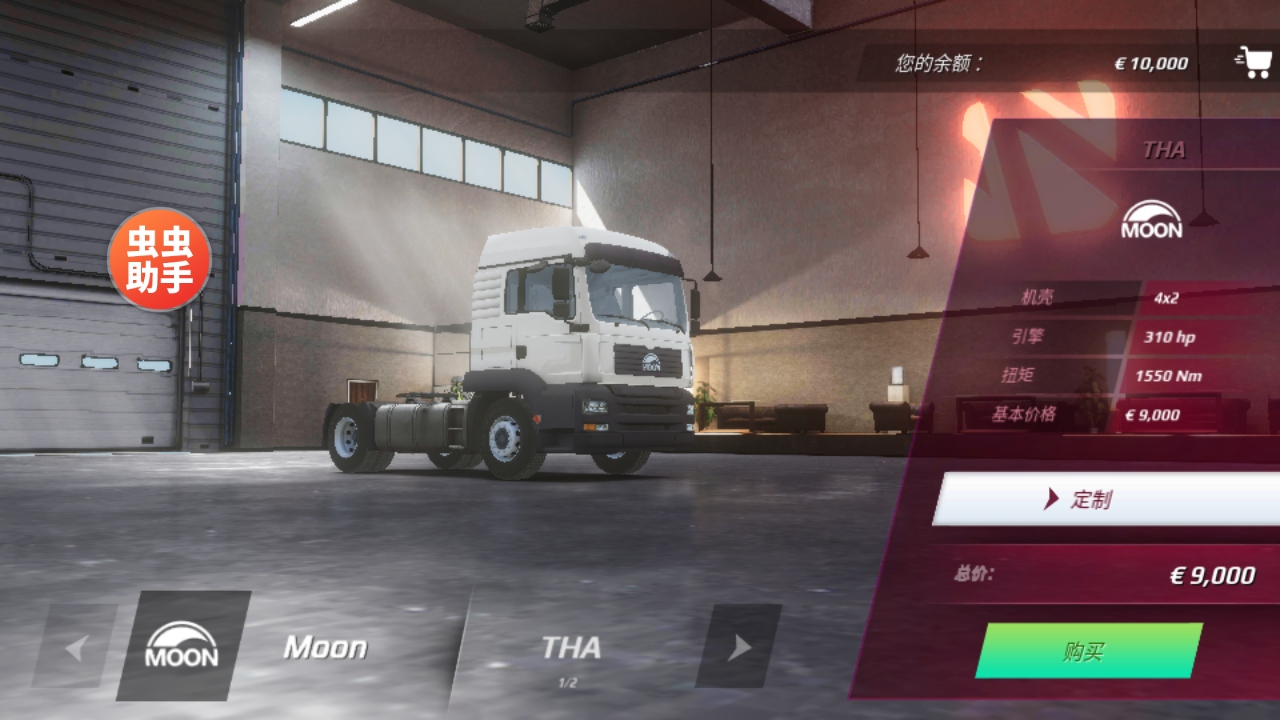Image resolution: width=1280 pixels, height=720 pixels.
Task: Tap the 虫虫助手 floating overlay bubble
Action: pos(160,259)
